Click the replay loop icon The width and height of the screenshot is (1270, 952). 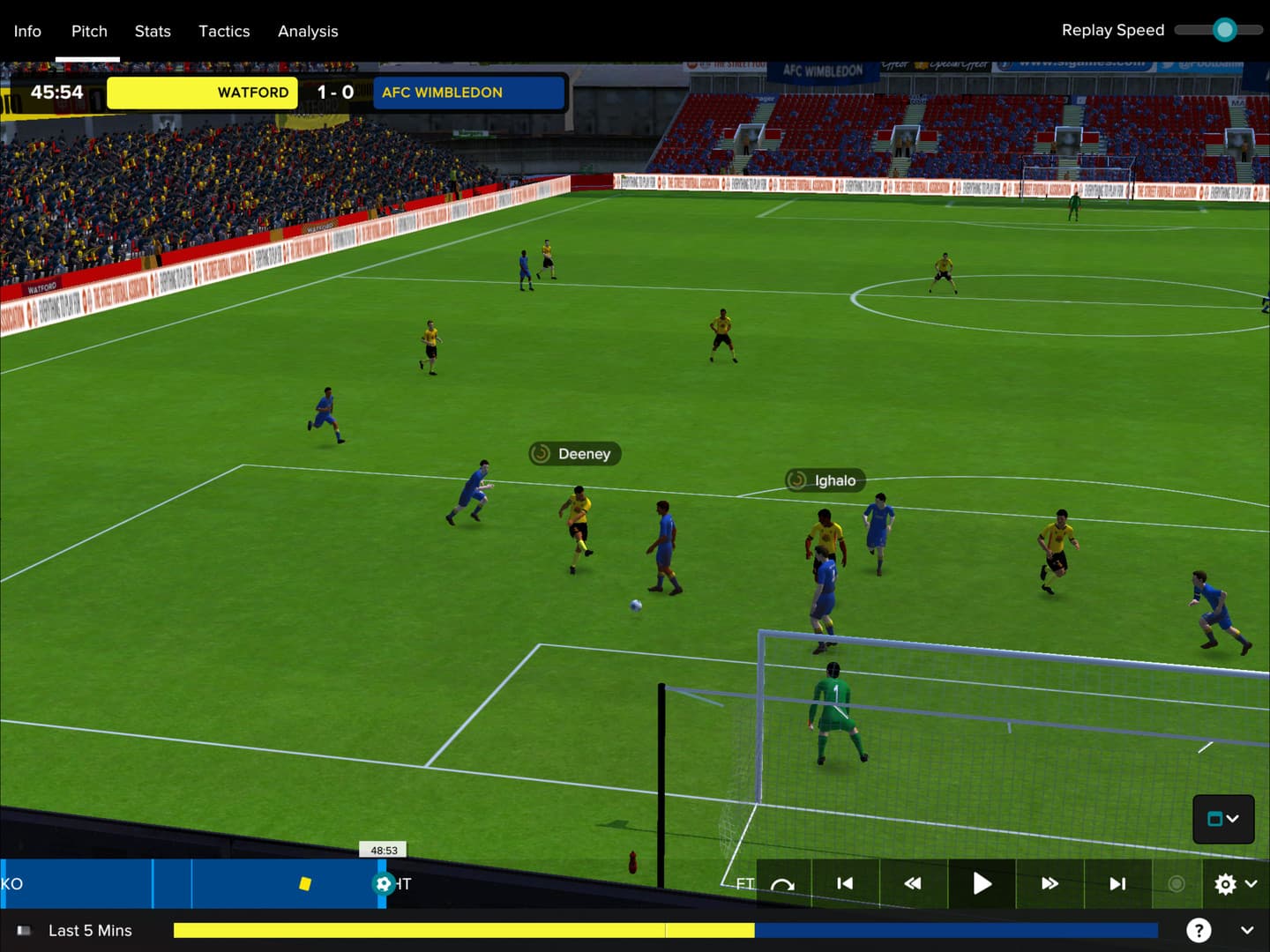click(784, 883)
